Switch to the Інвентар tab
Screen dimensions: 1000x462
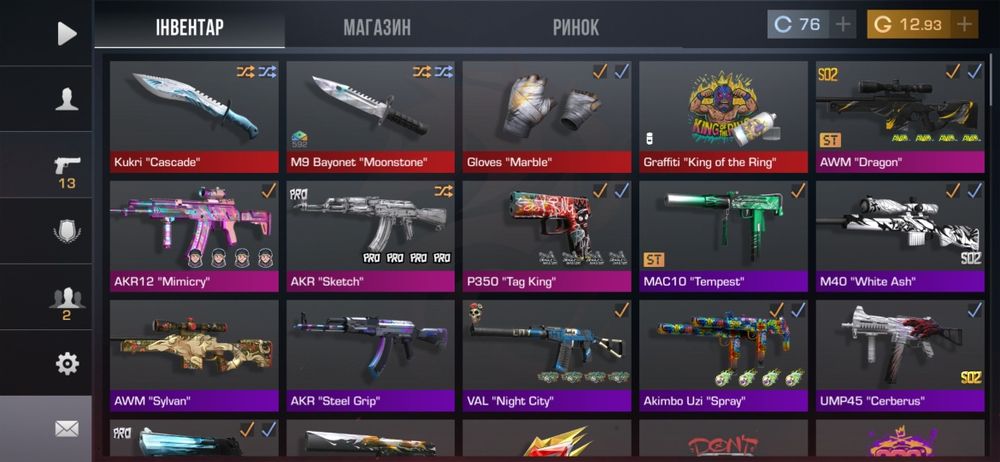[x=189, y=27]
